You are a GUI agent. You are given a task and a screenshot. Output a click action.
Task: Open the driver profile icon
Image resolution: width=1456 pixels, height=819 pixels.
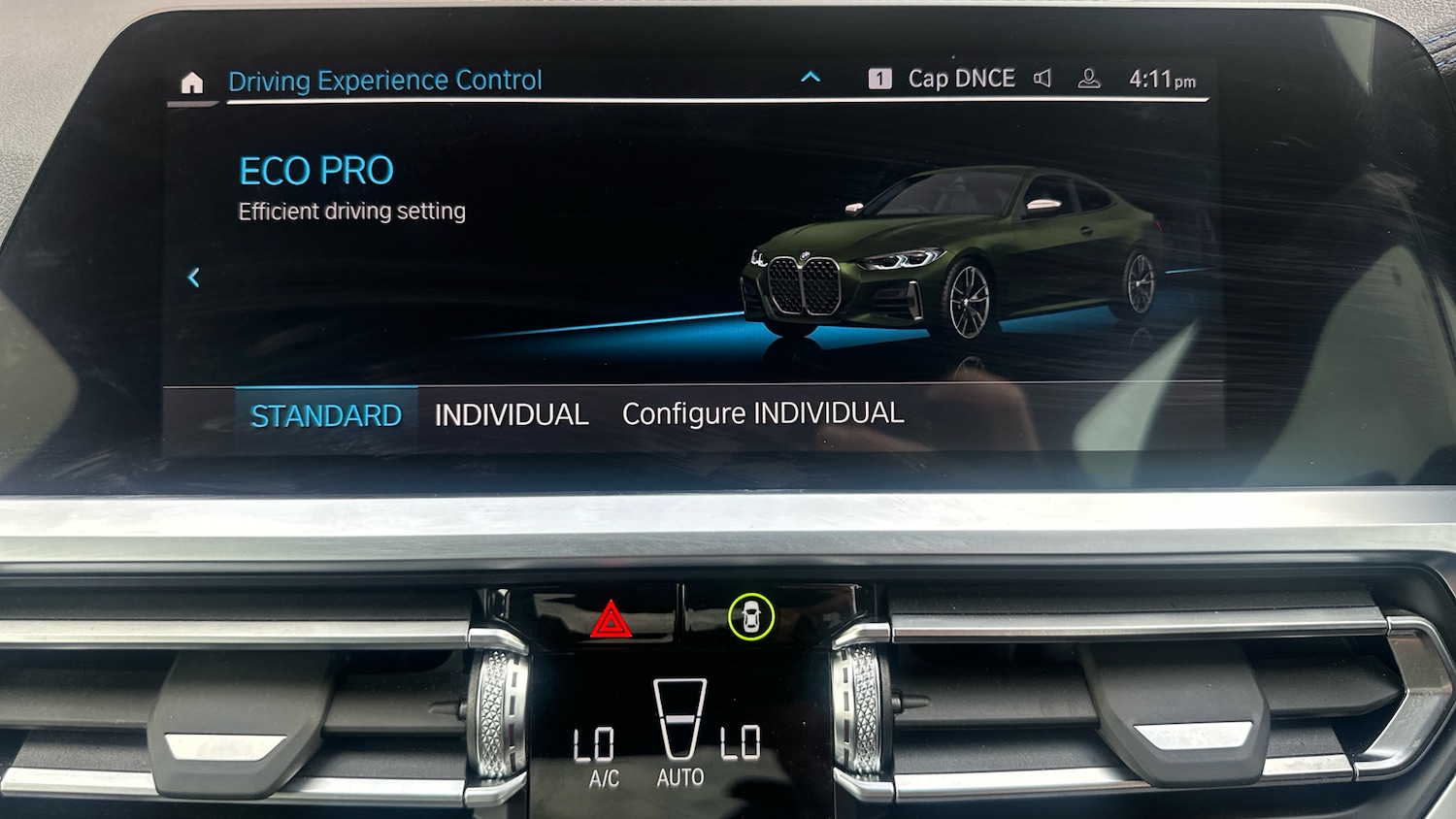[x=1089, y=80]
